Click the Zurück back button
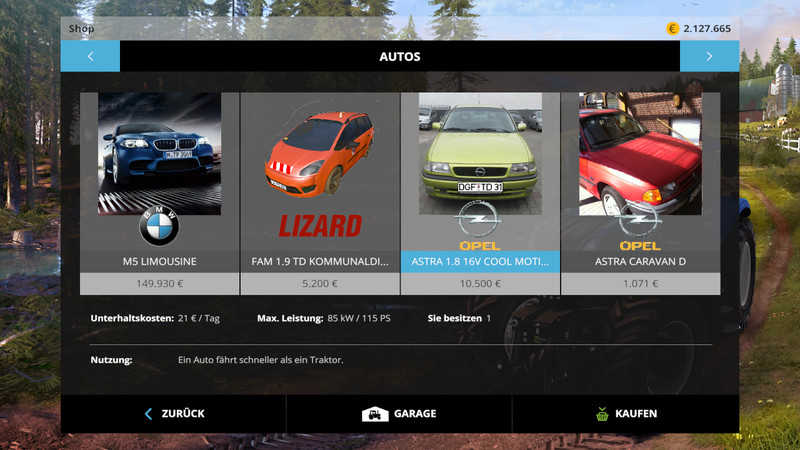The height and width of the screenshot is (450, 800). coord(174,413)
